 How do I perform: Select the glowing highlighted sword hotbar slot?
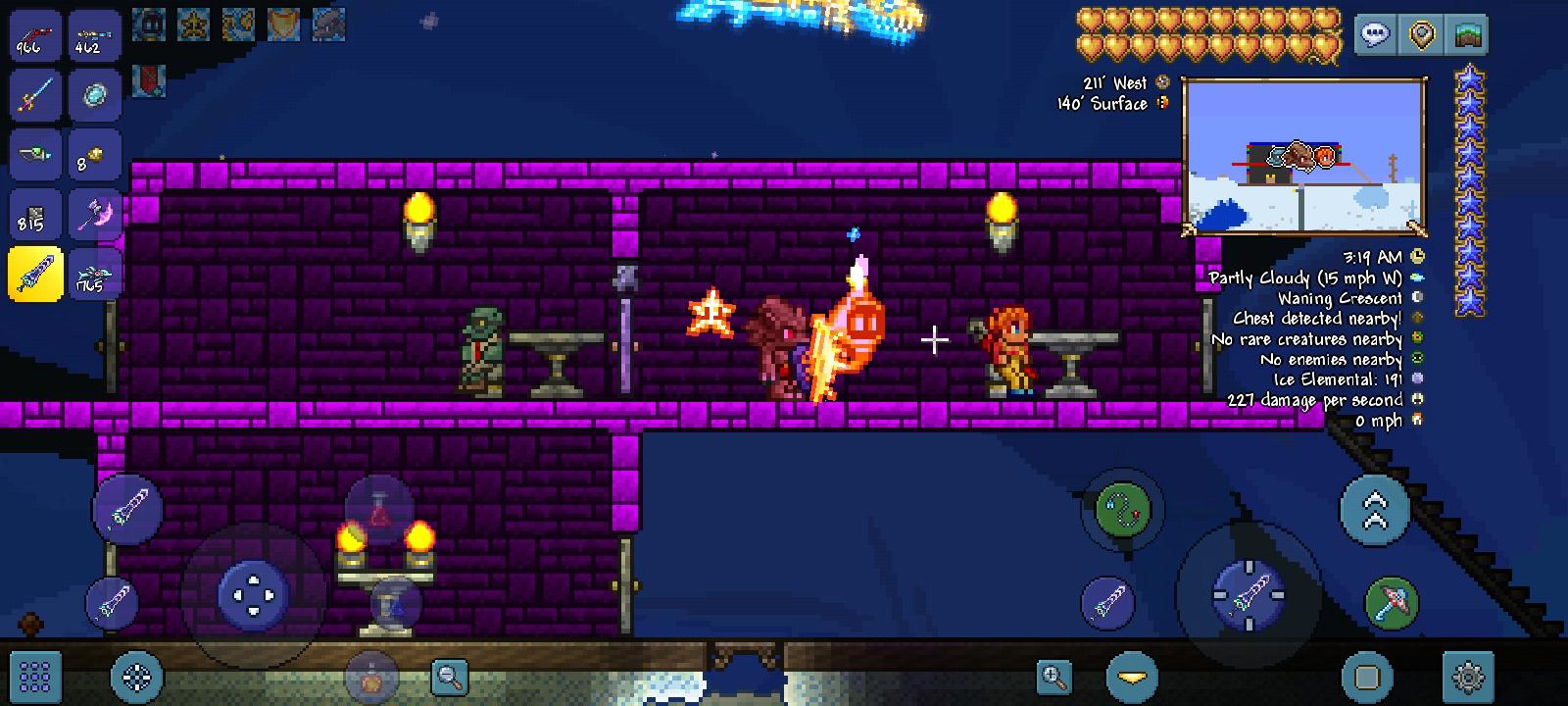(35, 273)
